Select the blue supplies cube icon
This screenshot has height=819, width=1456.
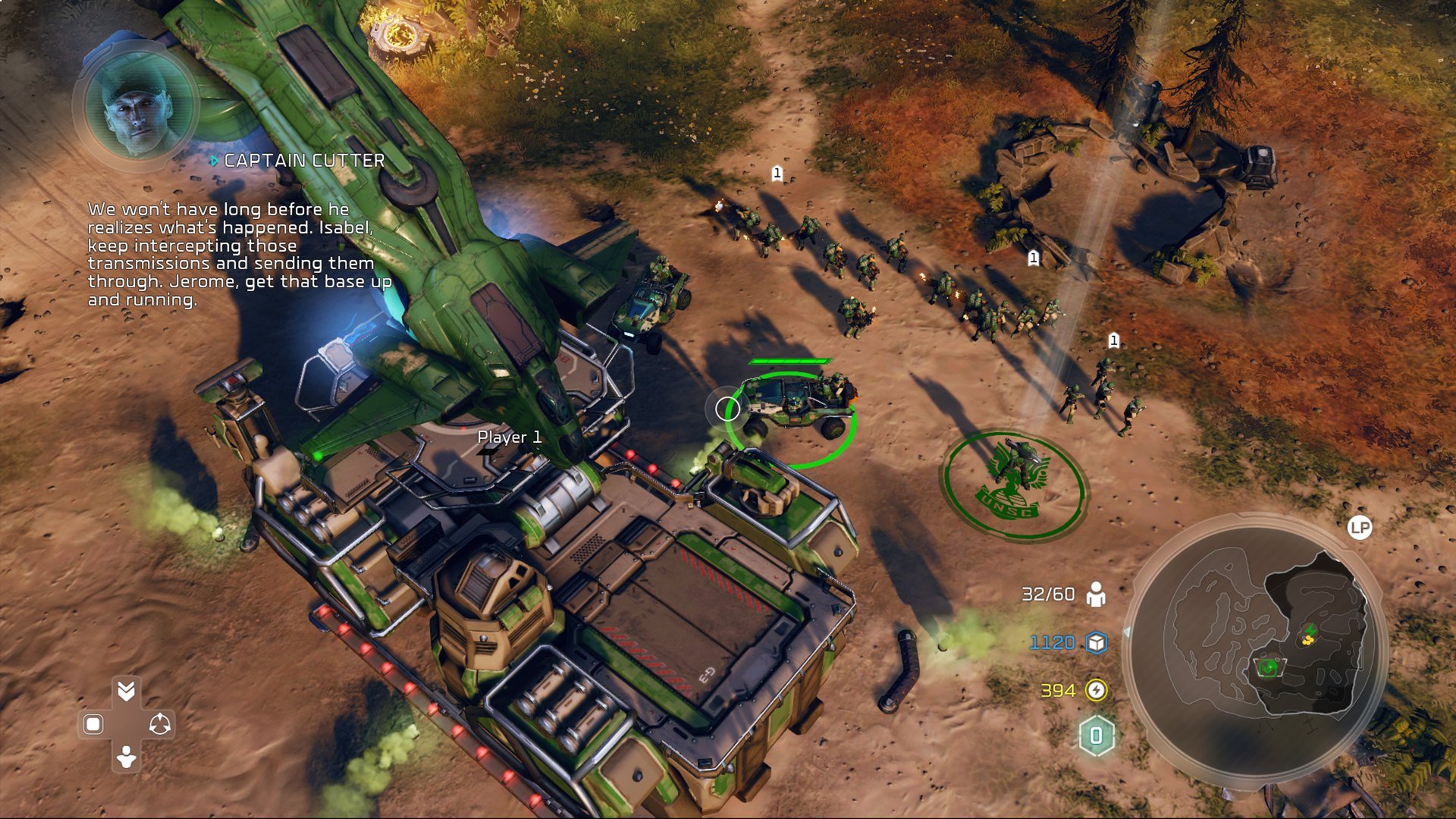pos(1096,643)
